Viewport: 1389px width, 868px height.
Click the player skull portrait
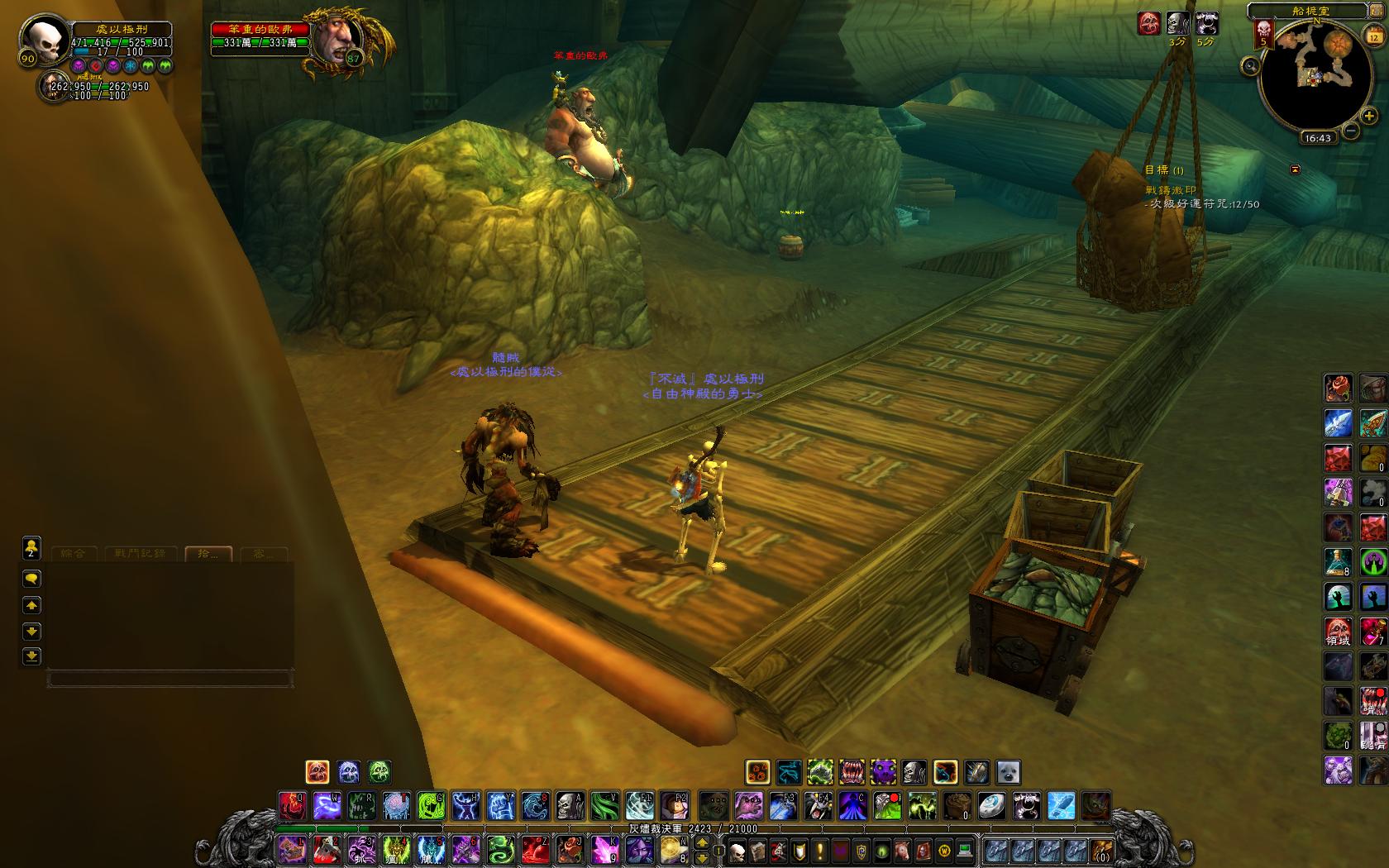(44, 39)
